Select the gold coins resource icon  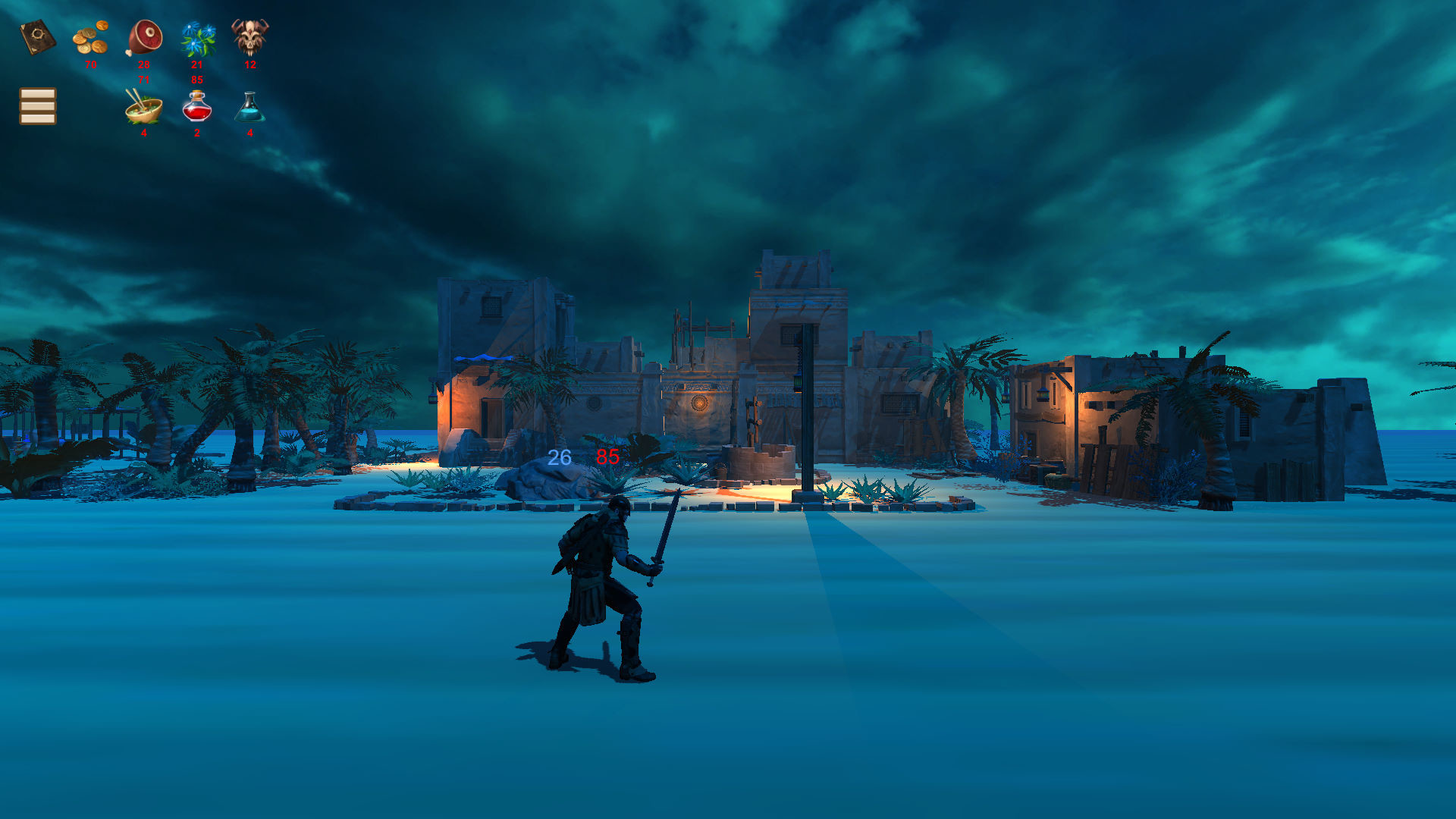click(91, 36)
